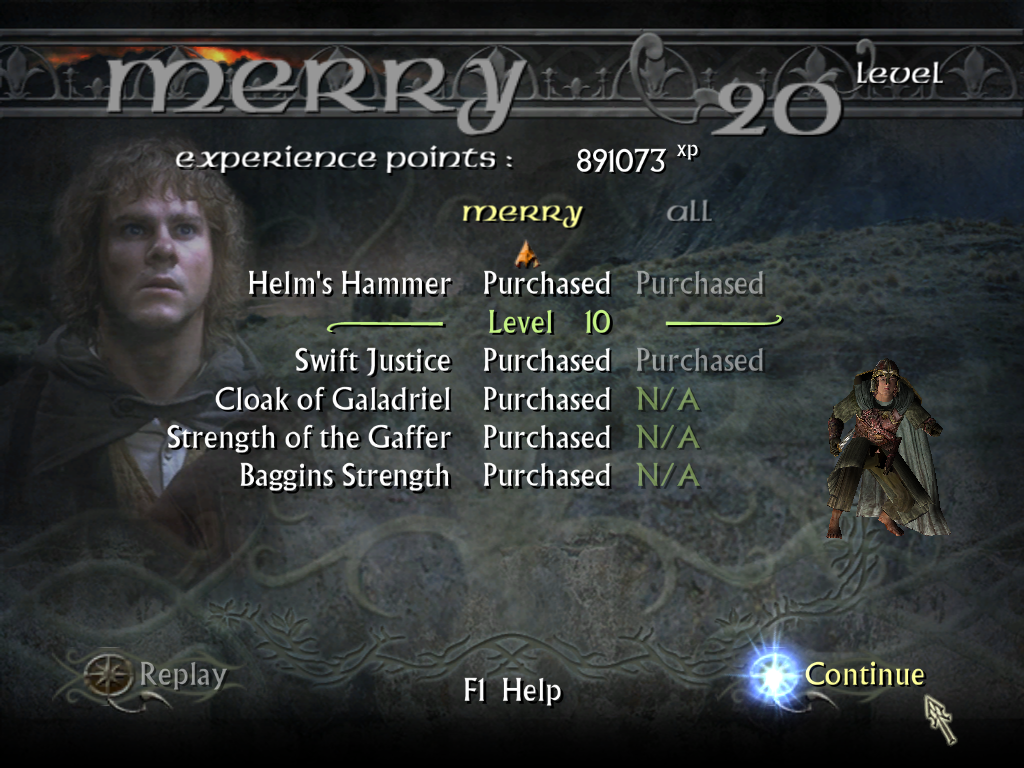The image size is (1024, 768).
Task: Choose the Cloak of Galadriel upgrade
Action: (332, 400)
